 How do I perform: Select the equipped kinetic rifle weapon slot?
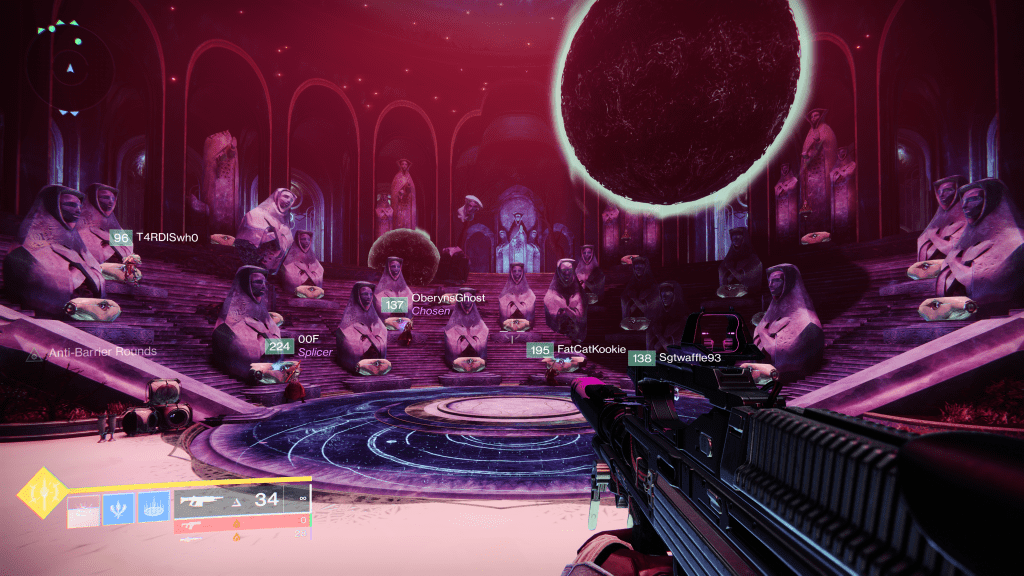pos(240,500)
